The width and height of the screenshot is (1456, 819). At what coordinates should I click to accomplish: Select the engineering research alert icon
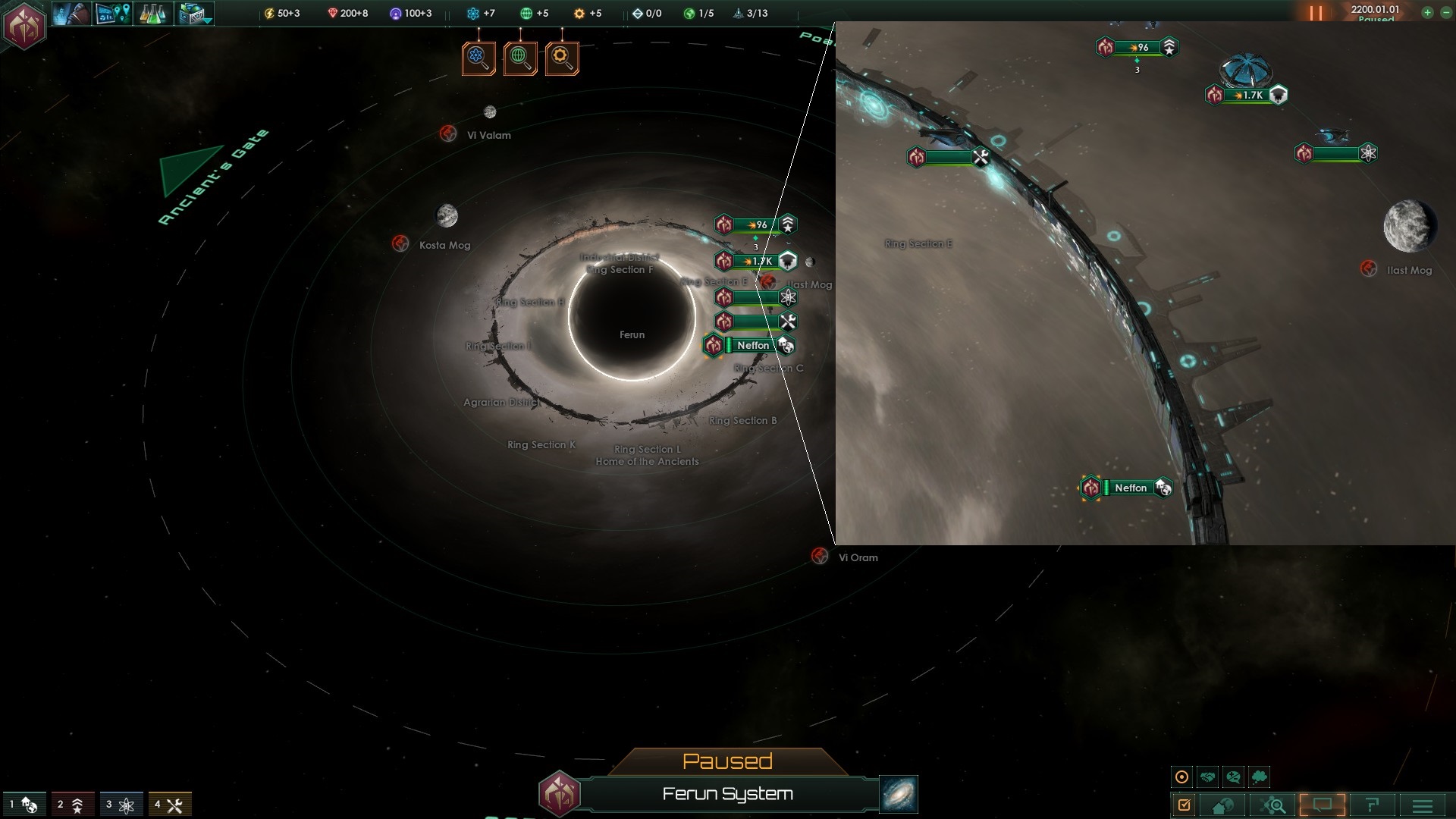tap(562, 58)
